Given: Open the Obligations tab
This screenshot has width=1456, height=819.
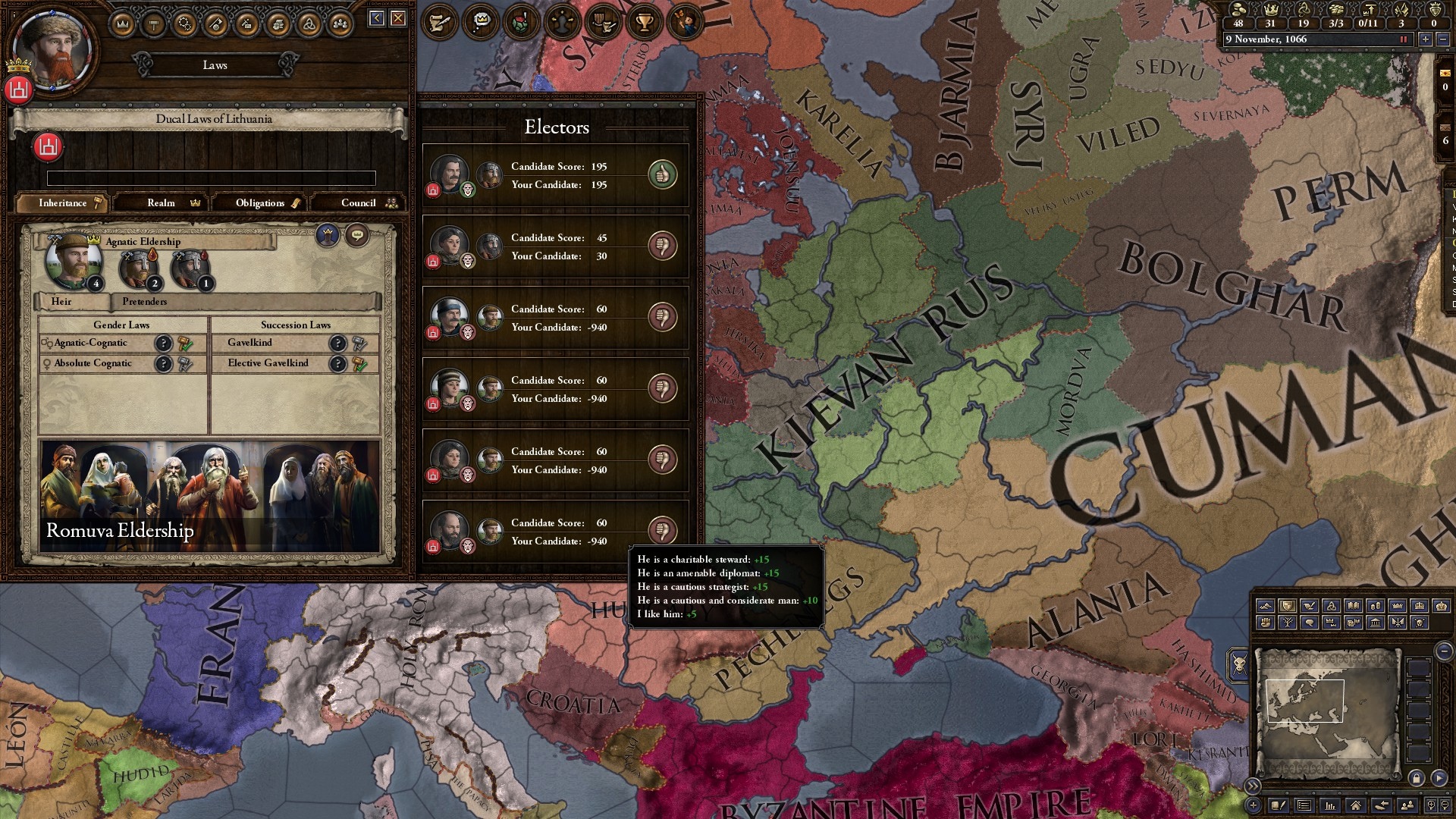Looking at the screenshot, I should [260, 202].
